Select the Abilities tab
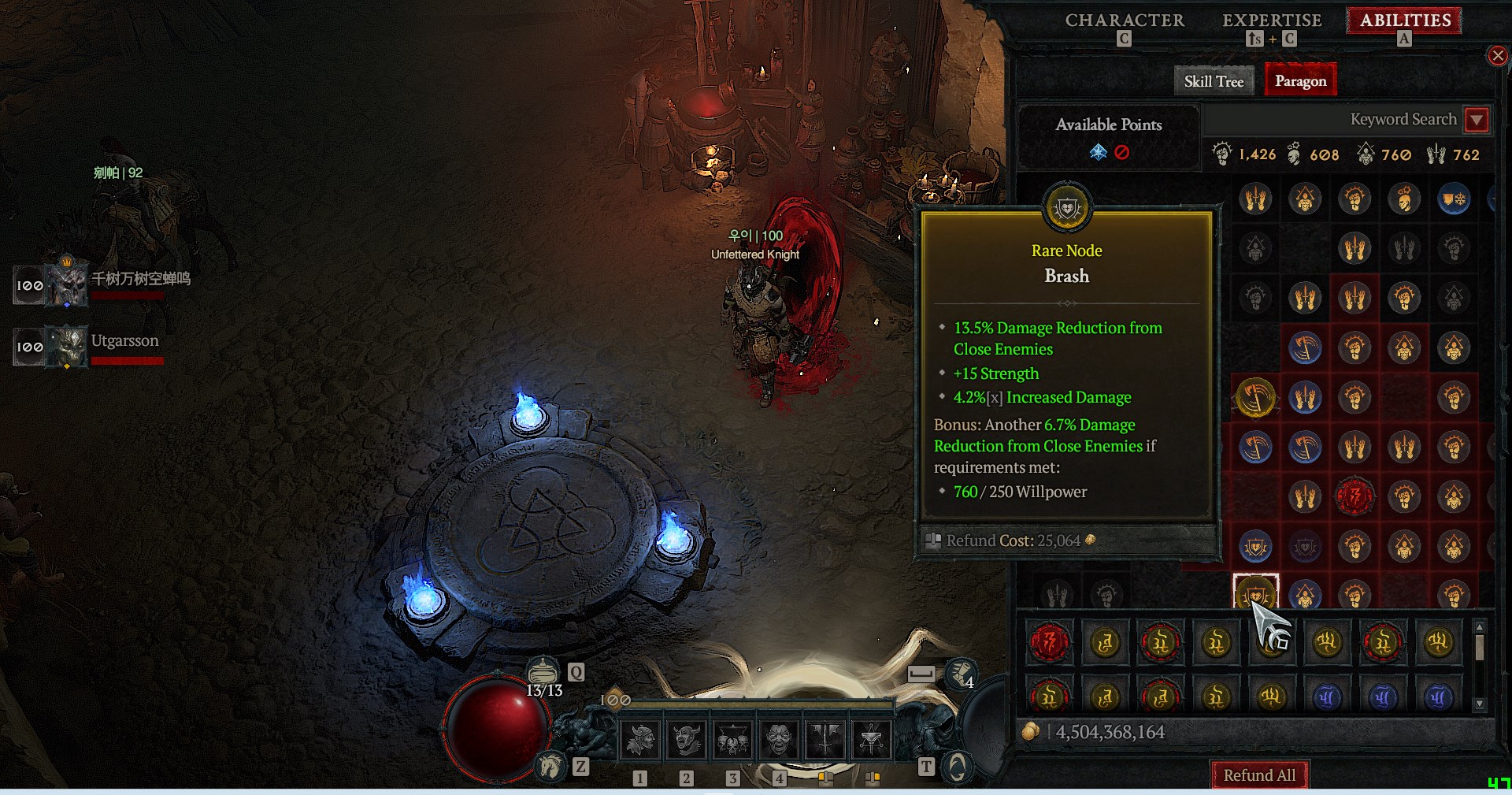The image size is (1512, 795). [1405, 20]
